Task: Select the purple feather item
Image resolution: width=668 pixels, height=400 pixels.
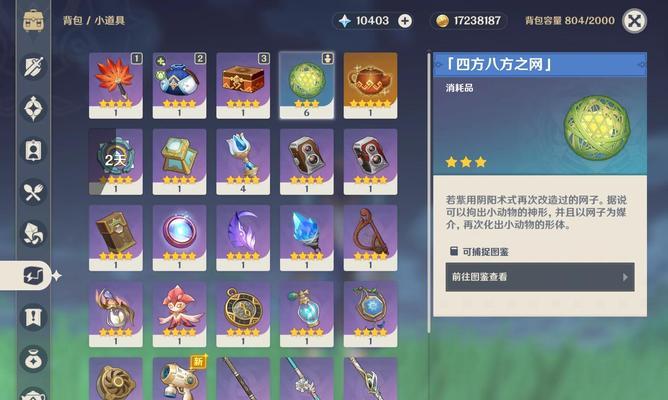Action: 243,233
